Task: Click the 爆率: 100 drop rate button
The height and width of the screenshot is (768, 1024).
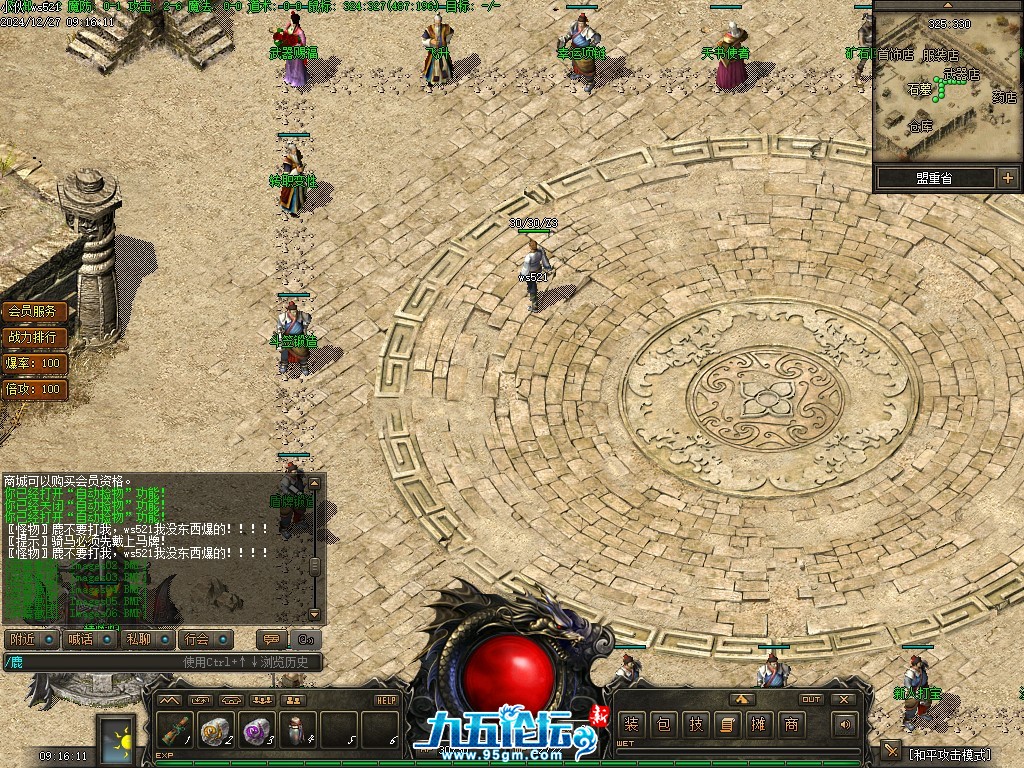Action: click(34, 363)
